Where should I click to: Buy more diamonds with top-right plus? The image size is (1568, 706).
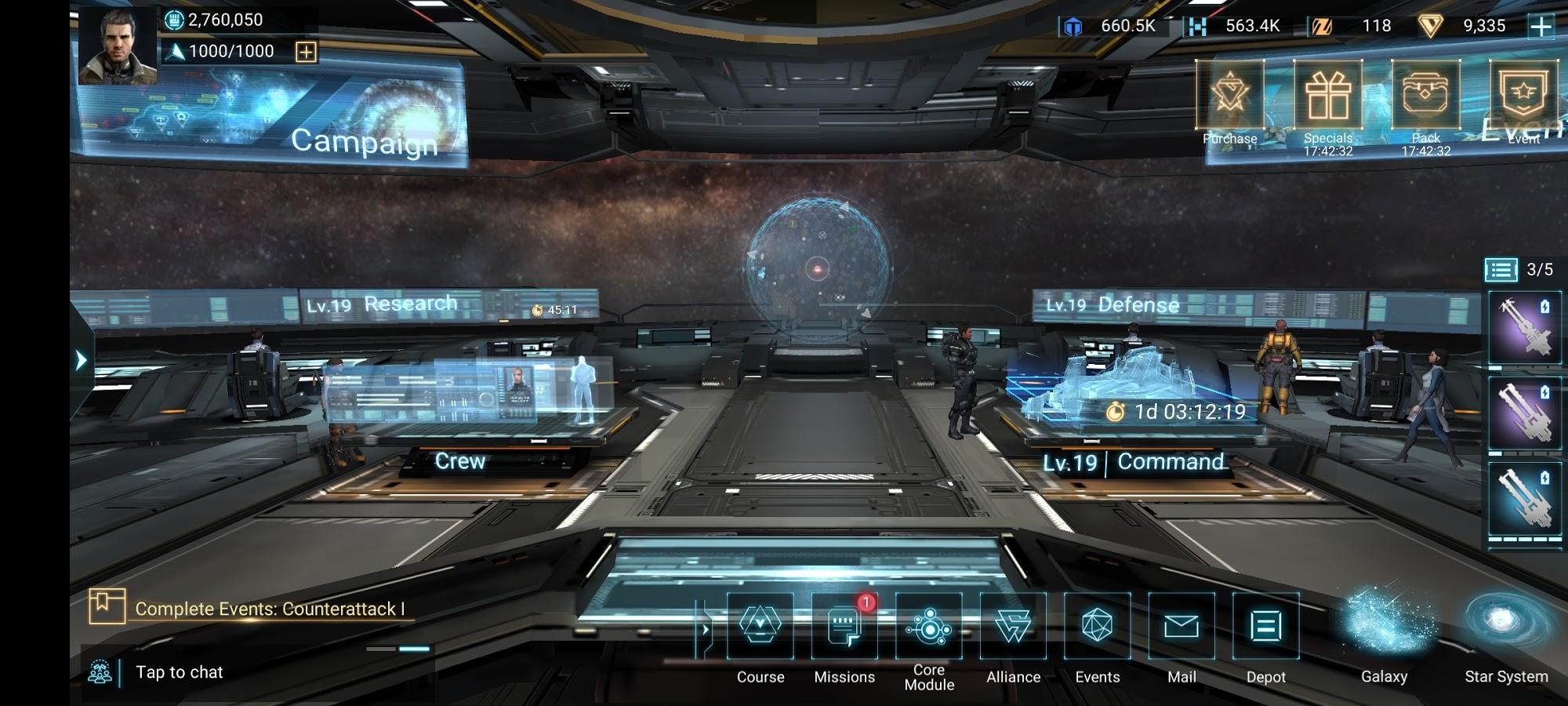1541,26
